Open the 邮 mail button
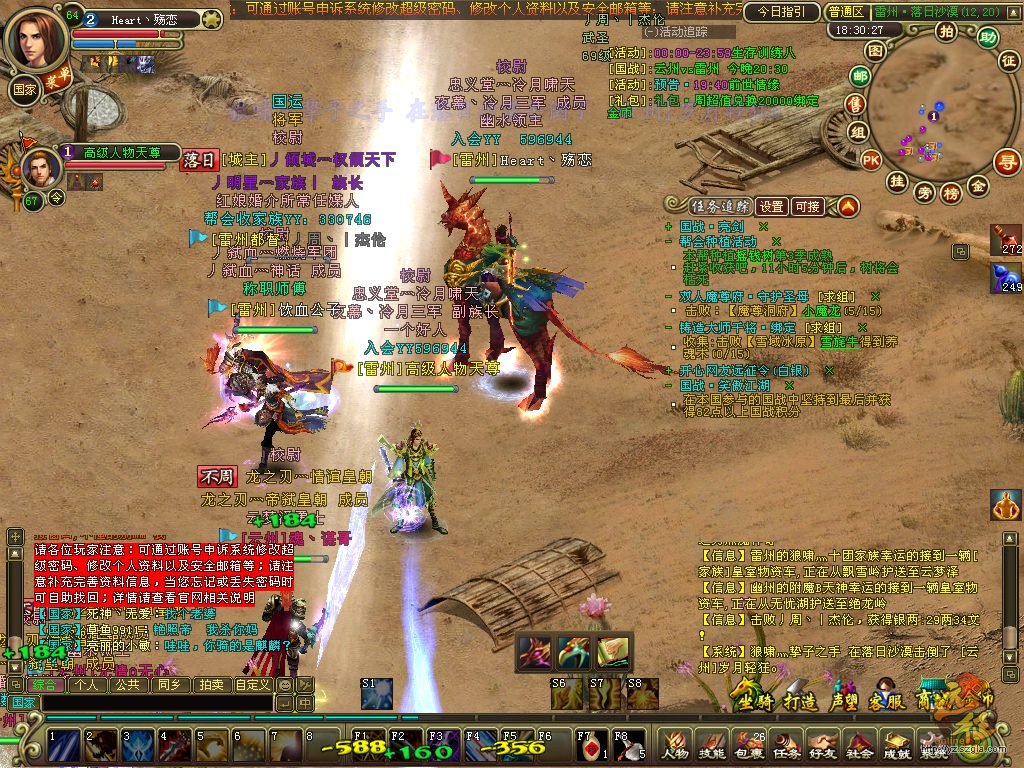 point(860,75)
